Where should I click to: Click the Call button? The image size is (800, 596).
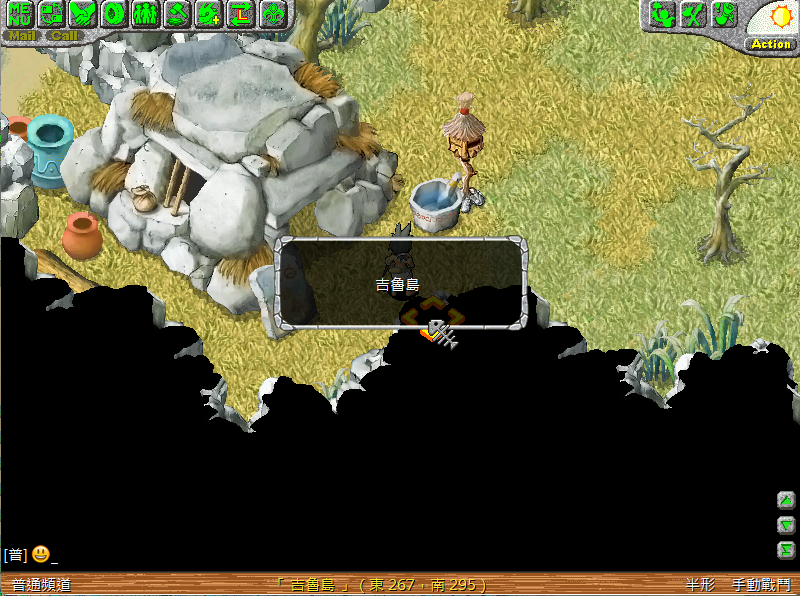[64, 36]
